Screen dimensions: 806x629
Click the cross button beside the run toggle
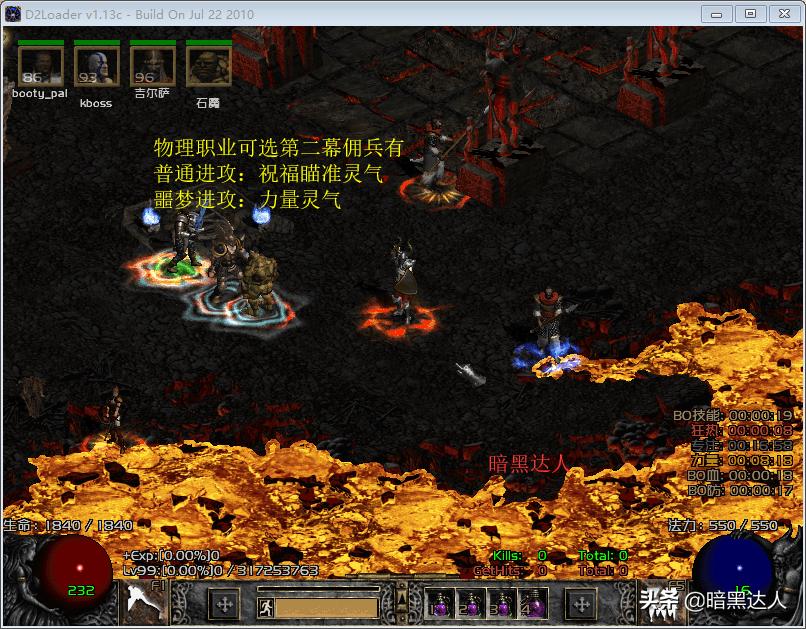(x=225, y=605)
